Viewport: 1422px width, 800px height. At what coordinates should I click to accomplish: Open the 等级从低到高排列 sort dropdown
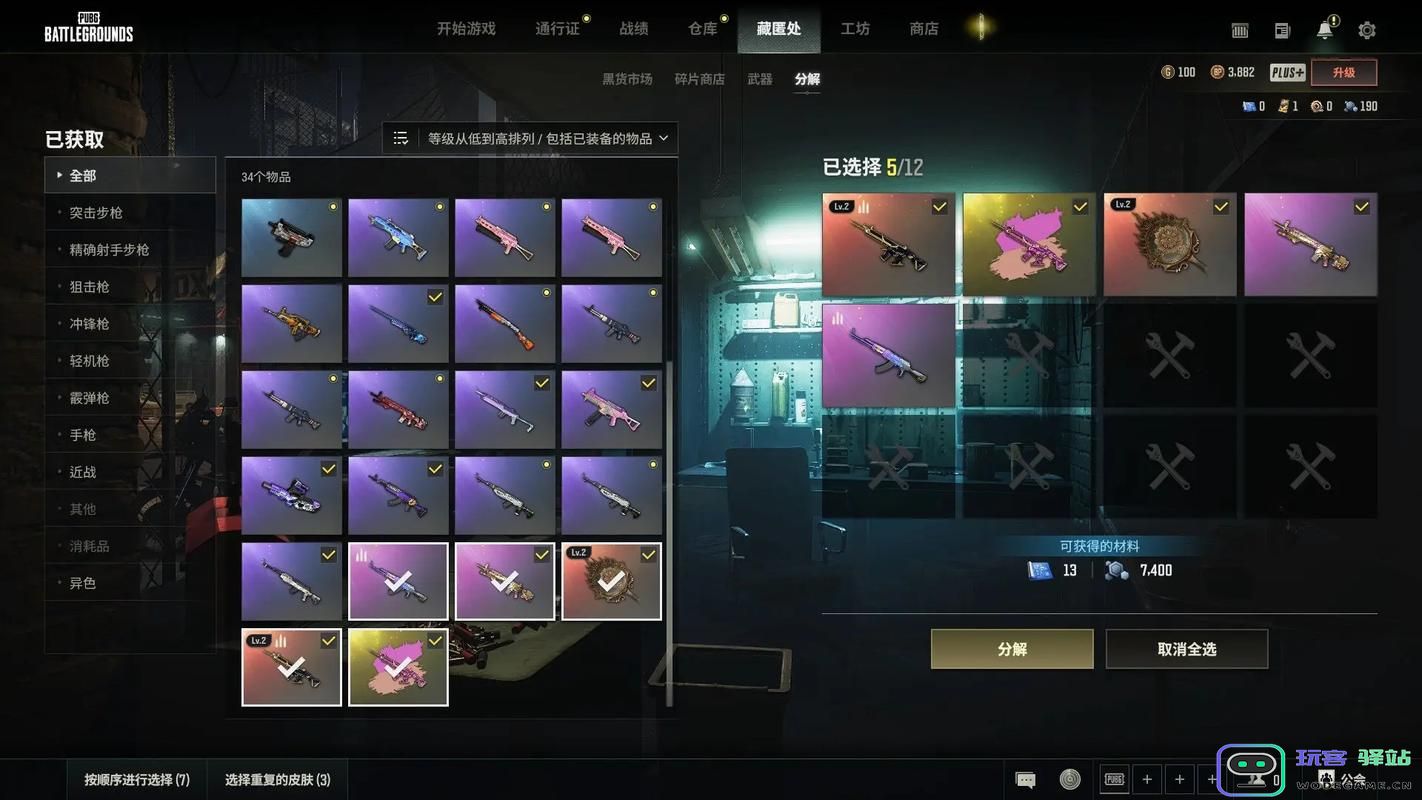click(540, 137)
